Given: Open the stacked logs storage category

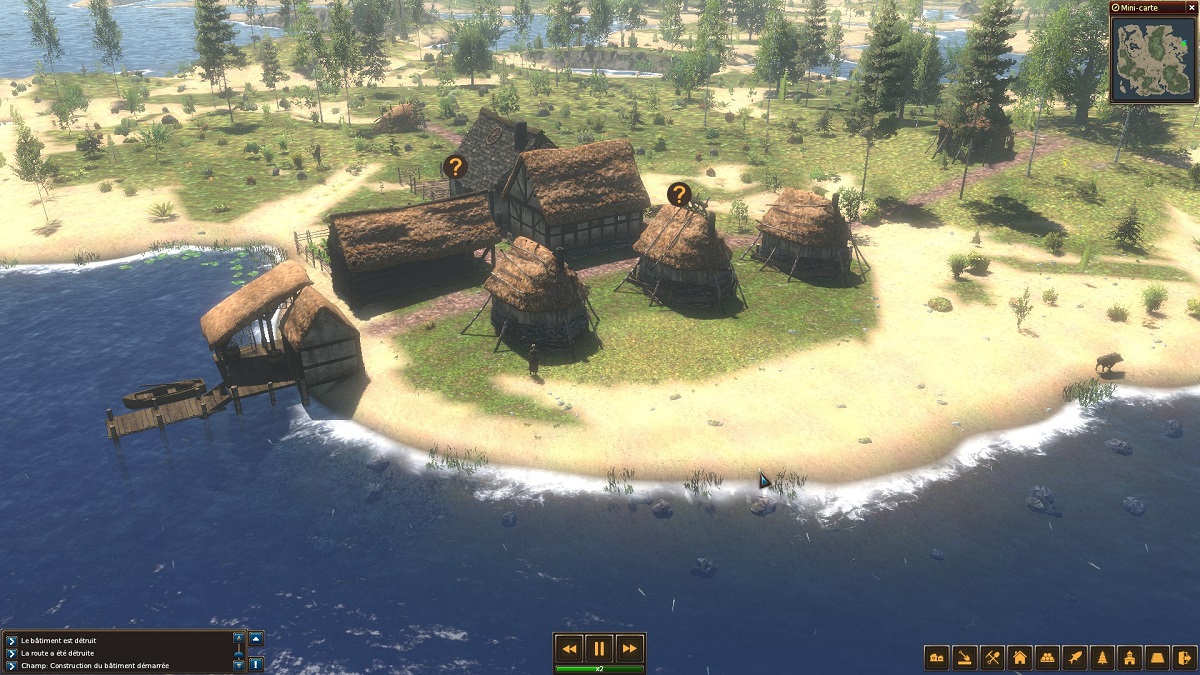Looking at the screenshot, I should click(1047, 657).
